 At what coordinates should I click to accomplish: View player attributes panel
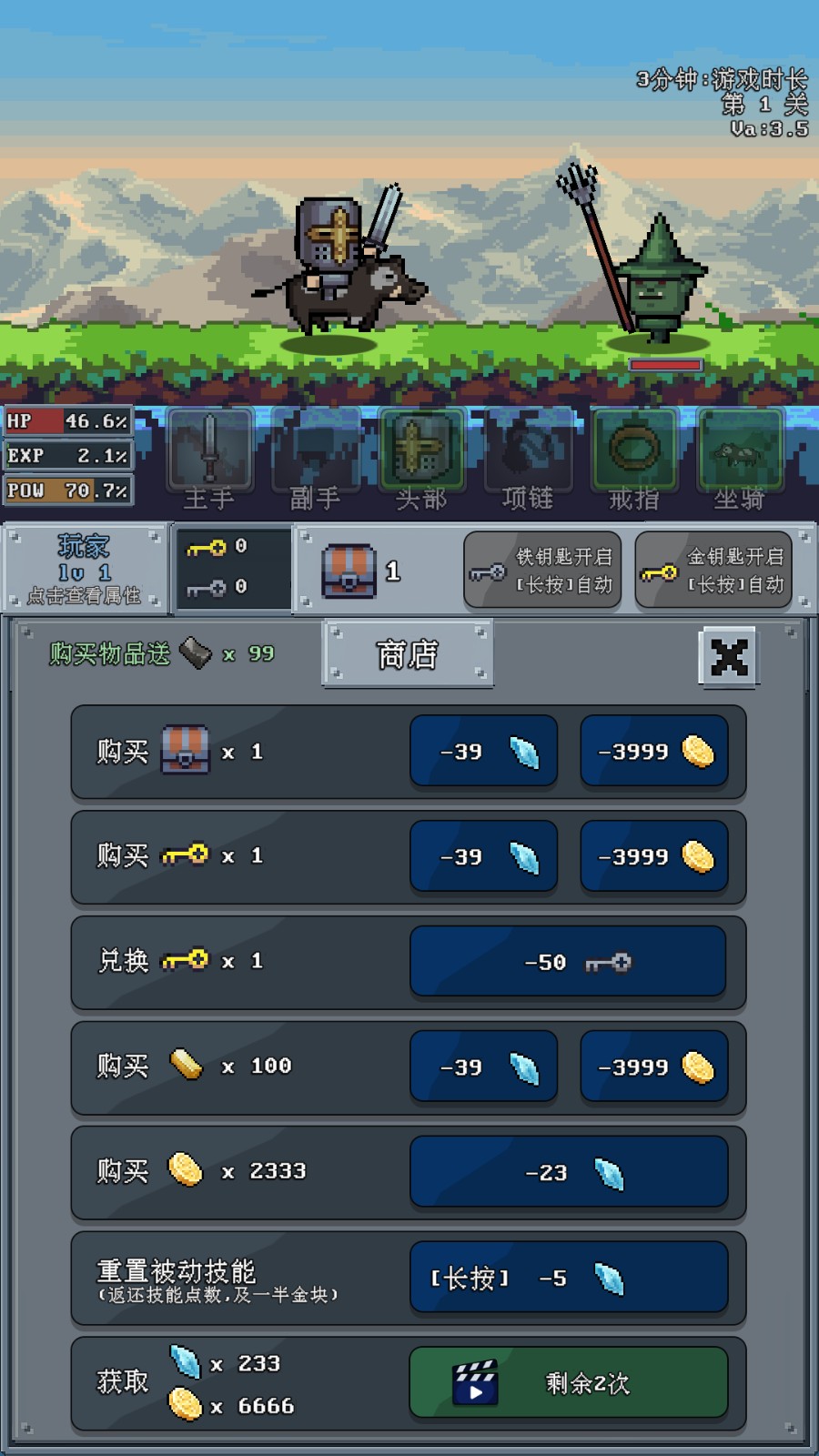(84, 569)
